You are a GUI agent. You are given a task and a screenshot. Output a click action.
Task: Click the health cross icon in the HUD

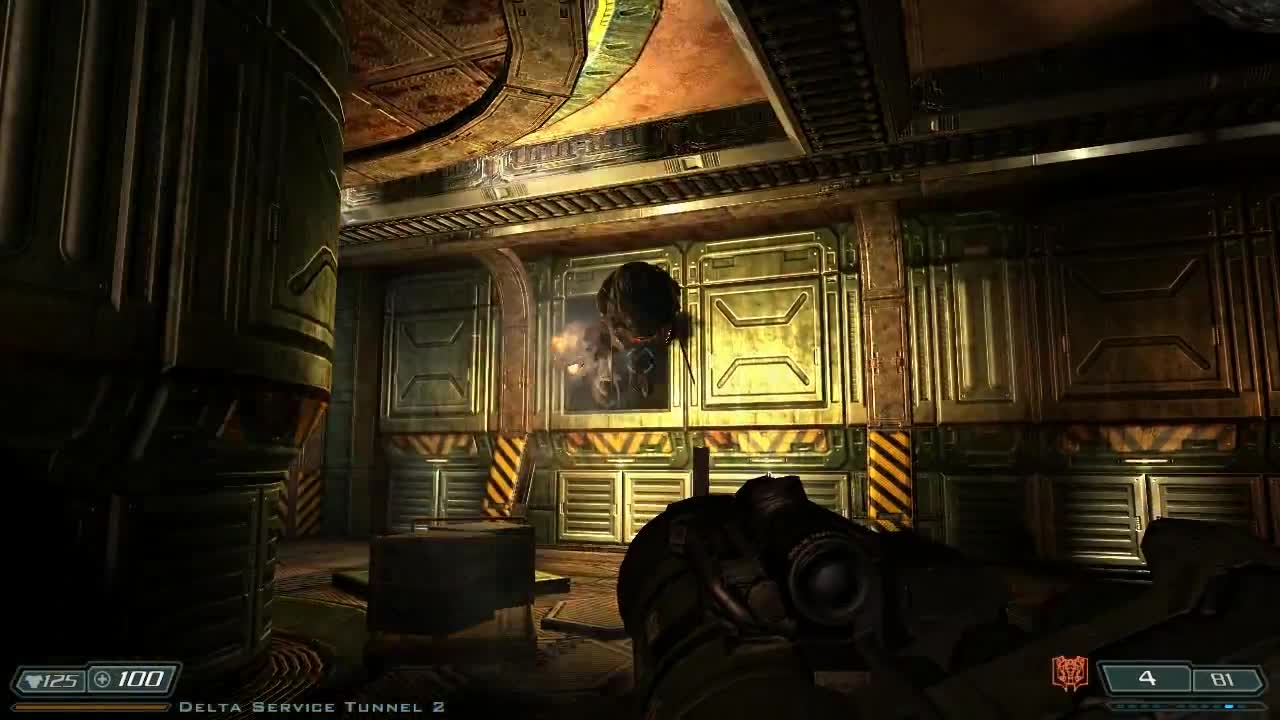click(101, 678)
